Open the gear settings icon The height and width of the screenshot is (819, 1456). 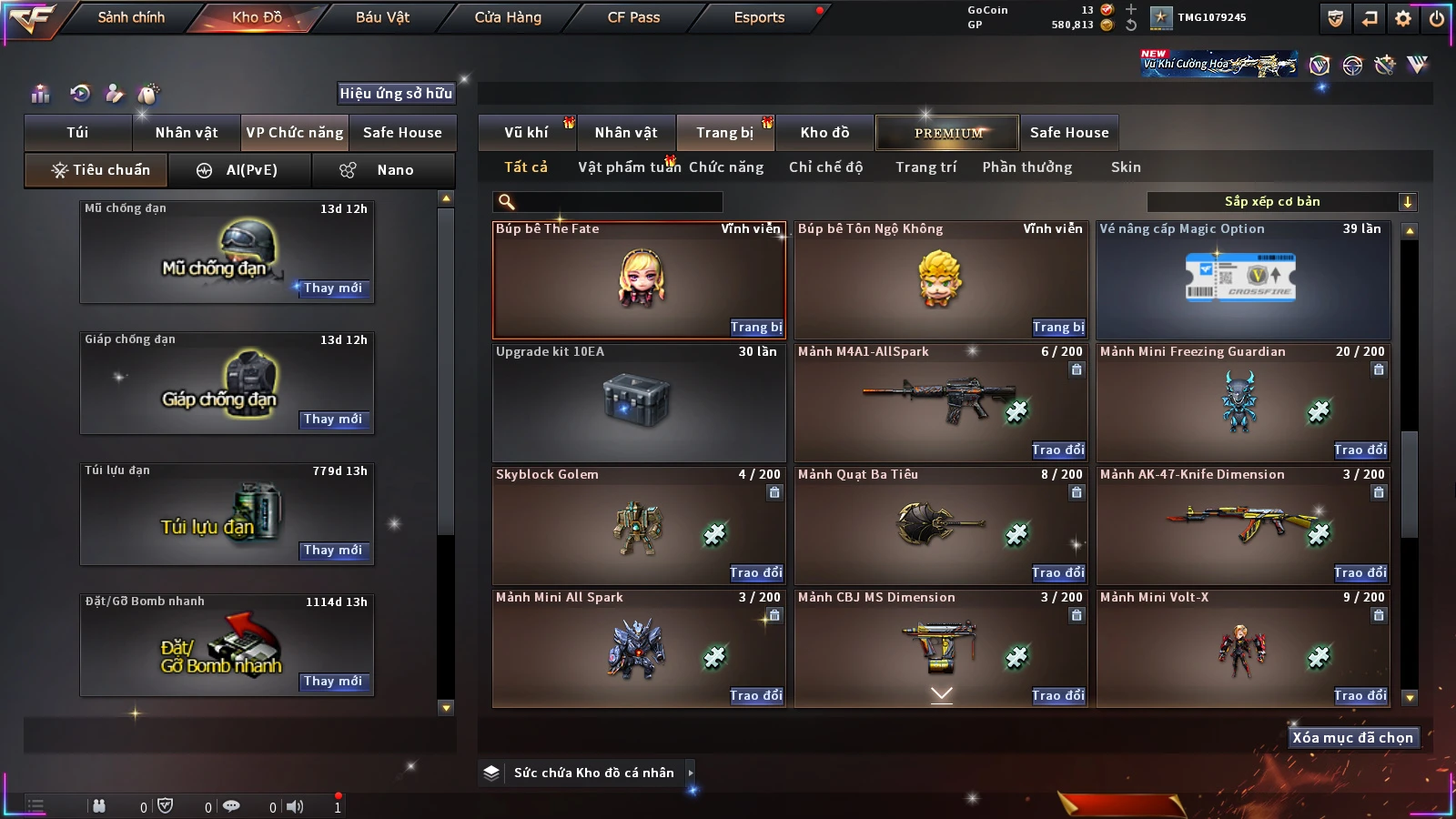(x=1403, y=18)
